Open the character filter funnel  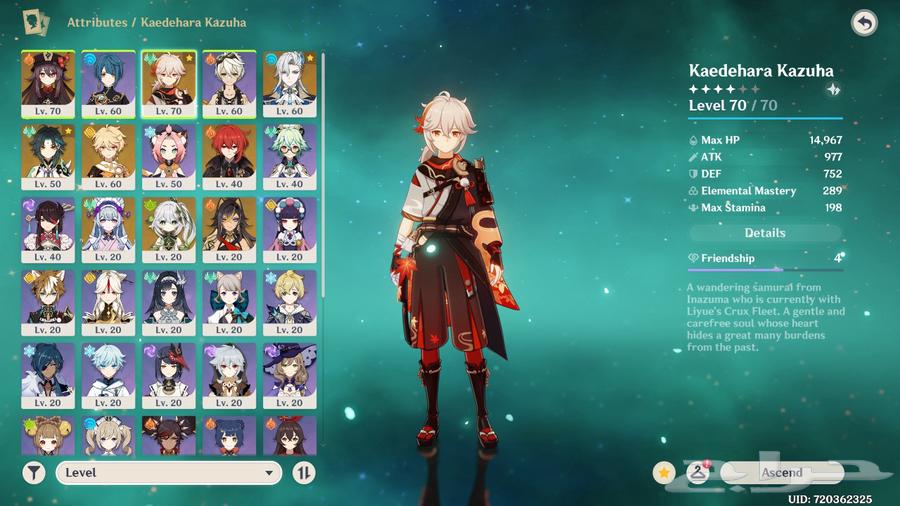33,473
